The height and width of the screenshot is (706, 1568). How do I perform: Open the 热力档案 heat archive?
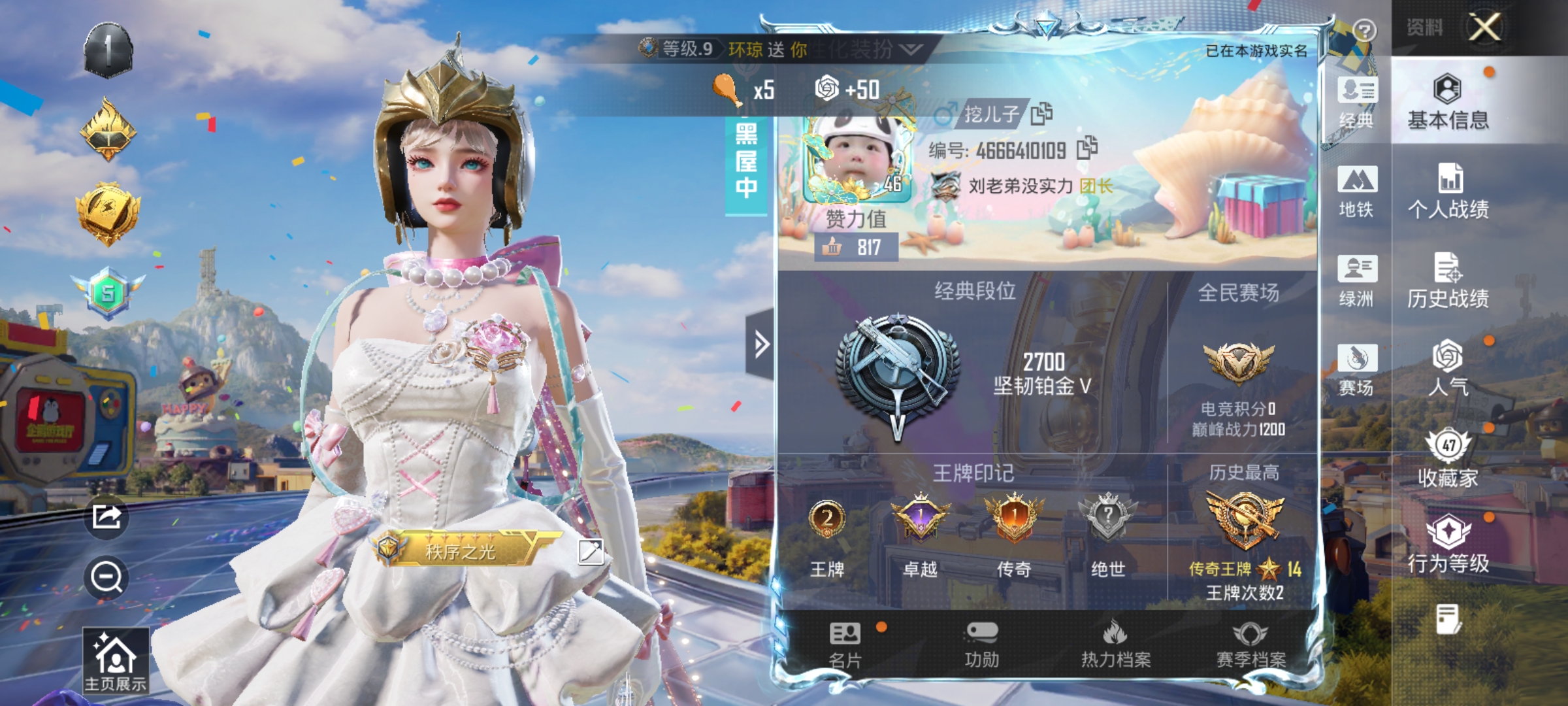tap(1115, 645)
